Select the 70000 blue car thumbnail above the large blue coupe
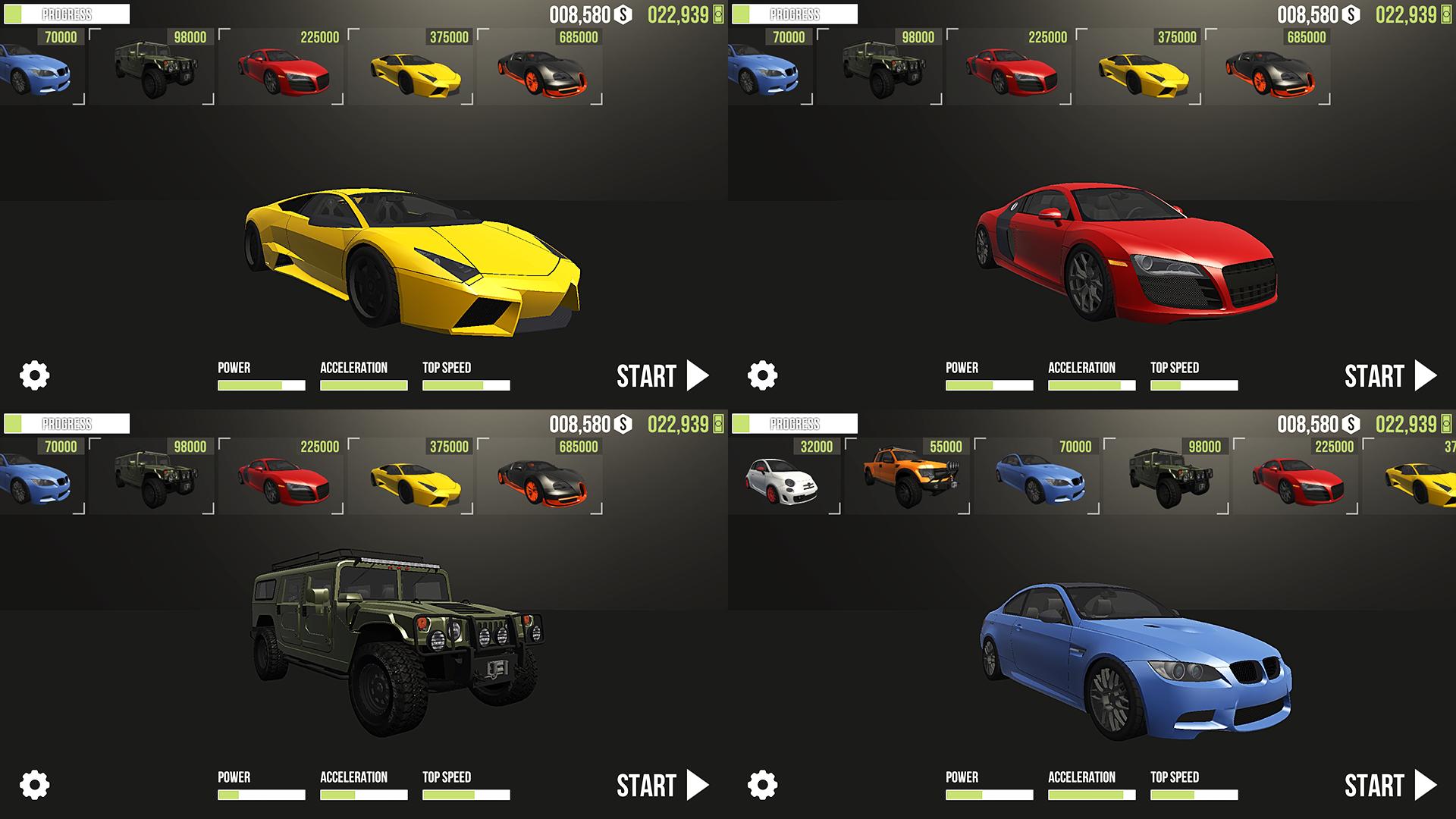Viewport: 1456px width, 819px height. click(1041, 478)
